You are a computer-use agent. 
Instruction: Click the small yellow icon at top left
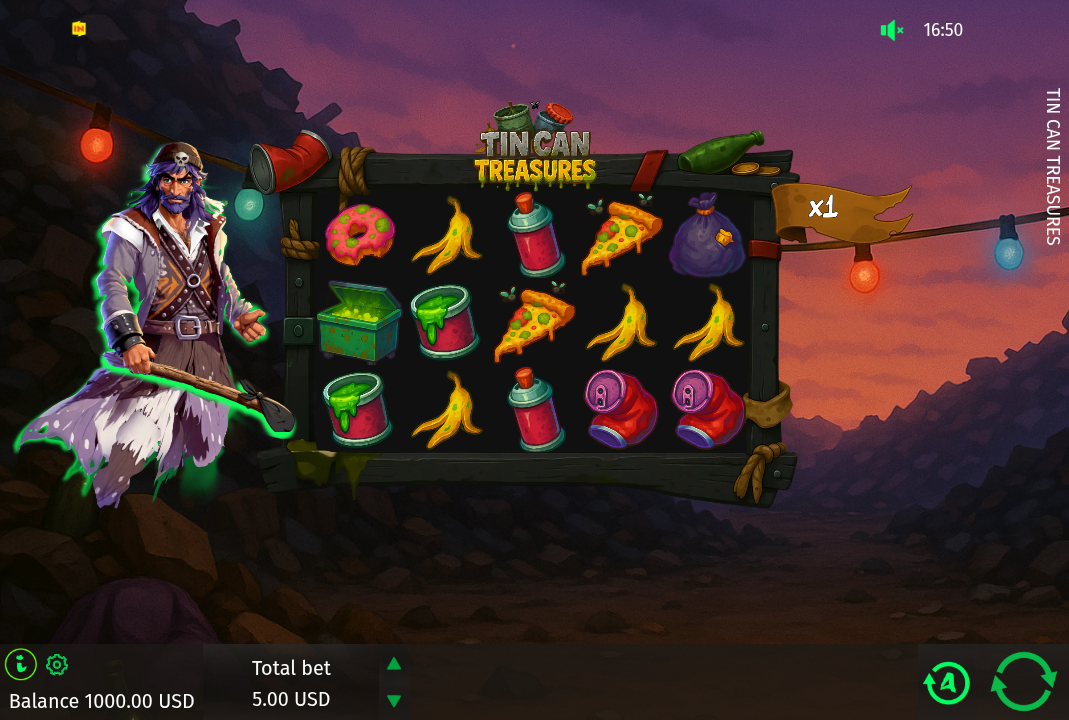coord(79,29)
